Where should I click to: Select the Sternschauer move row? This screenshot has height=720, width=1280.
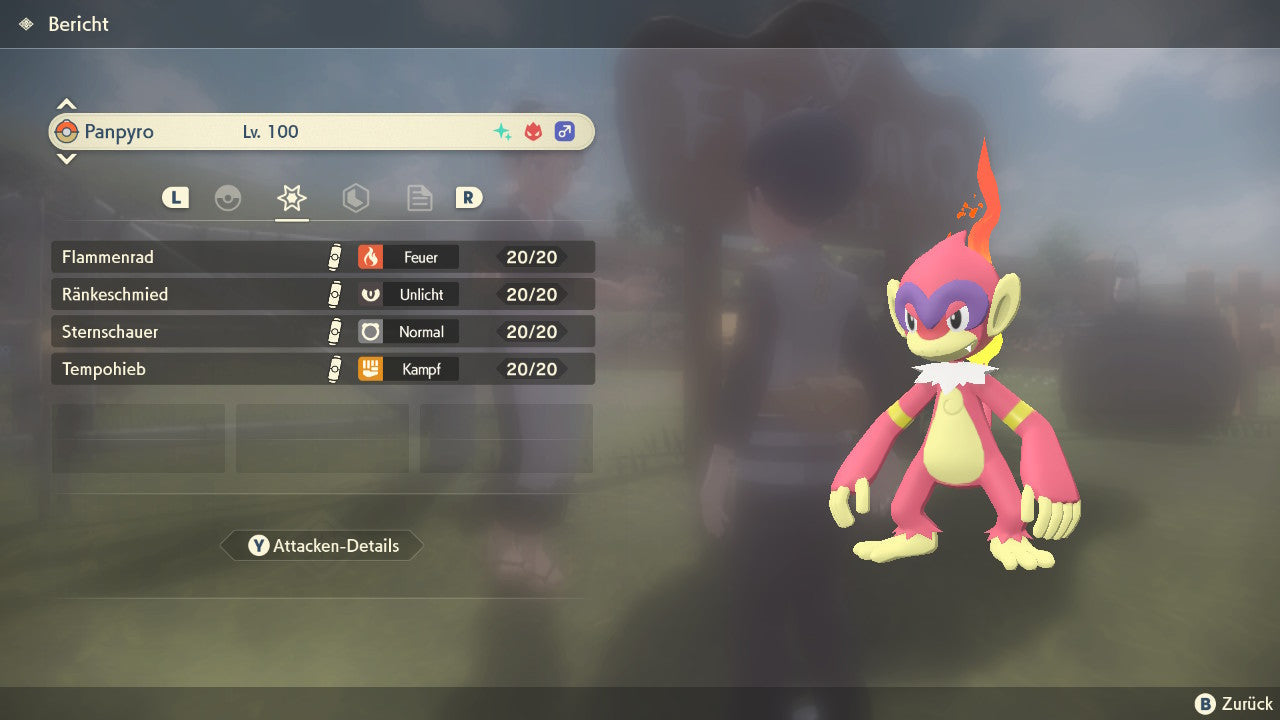[x=322, y=331]
